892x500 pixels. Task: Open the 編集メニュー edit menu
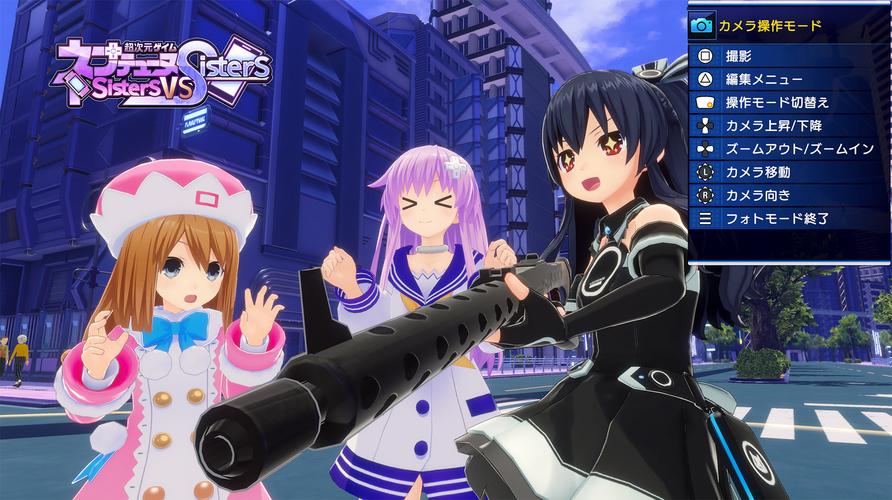[x=765, y=80]
